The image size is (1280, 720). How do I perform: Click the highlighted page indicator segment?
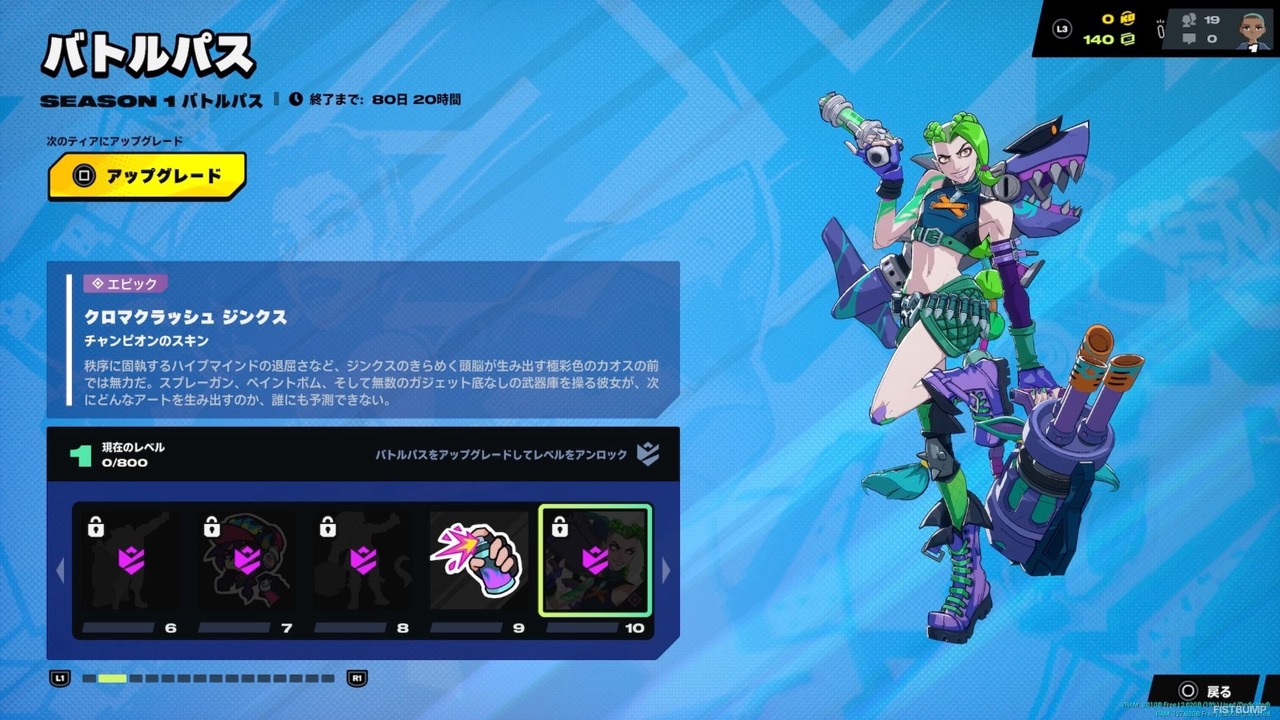click(113, 678)
